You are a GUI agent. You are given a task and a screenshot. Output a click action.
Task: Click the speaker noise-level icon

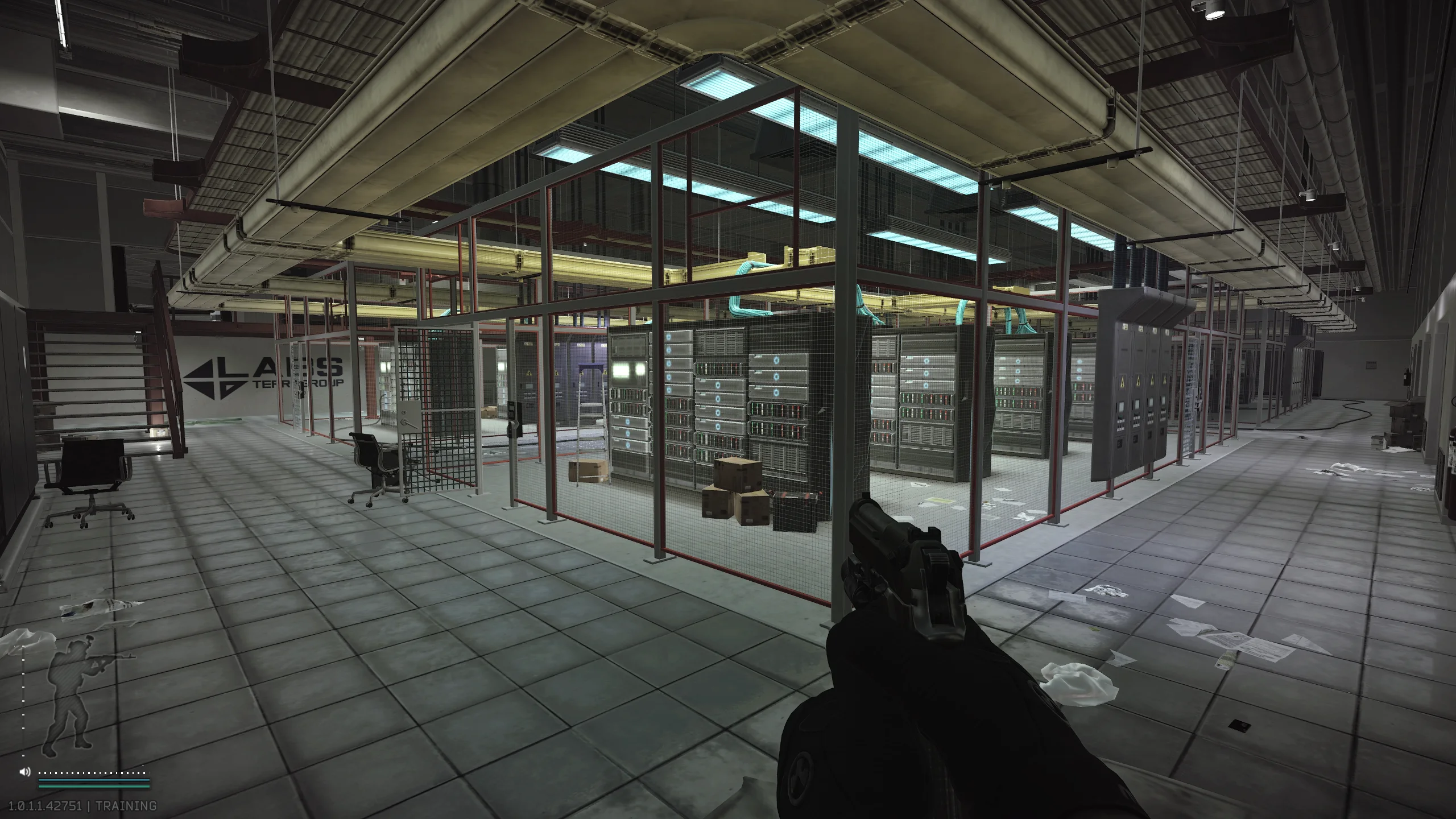click(24, 772)
